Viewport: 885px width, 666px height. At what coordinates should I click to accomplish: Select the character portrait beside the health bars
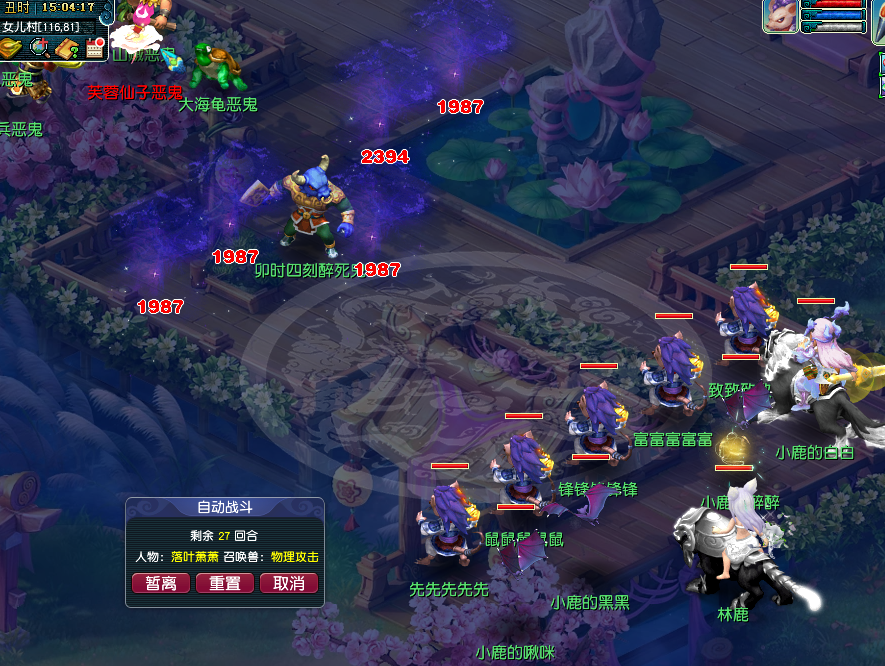pyautogui.click(x=781, y=16)
